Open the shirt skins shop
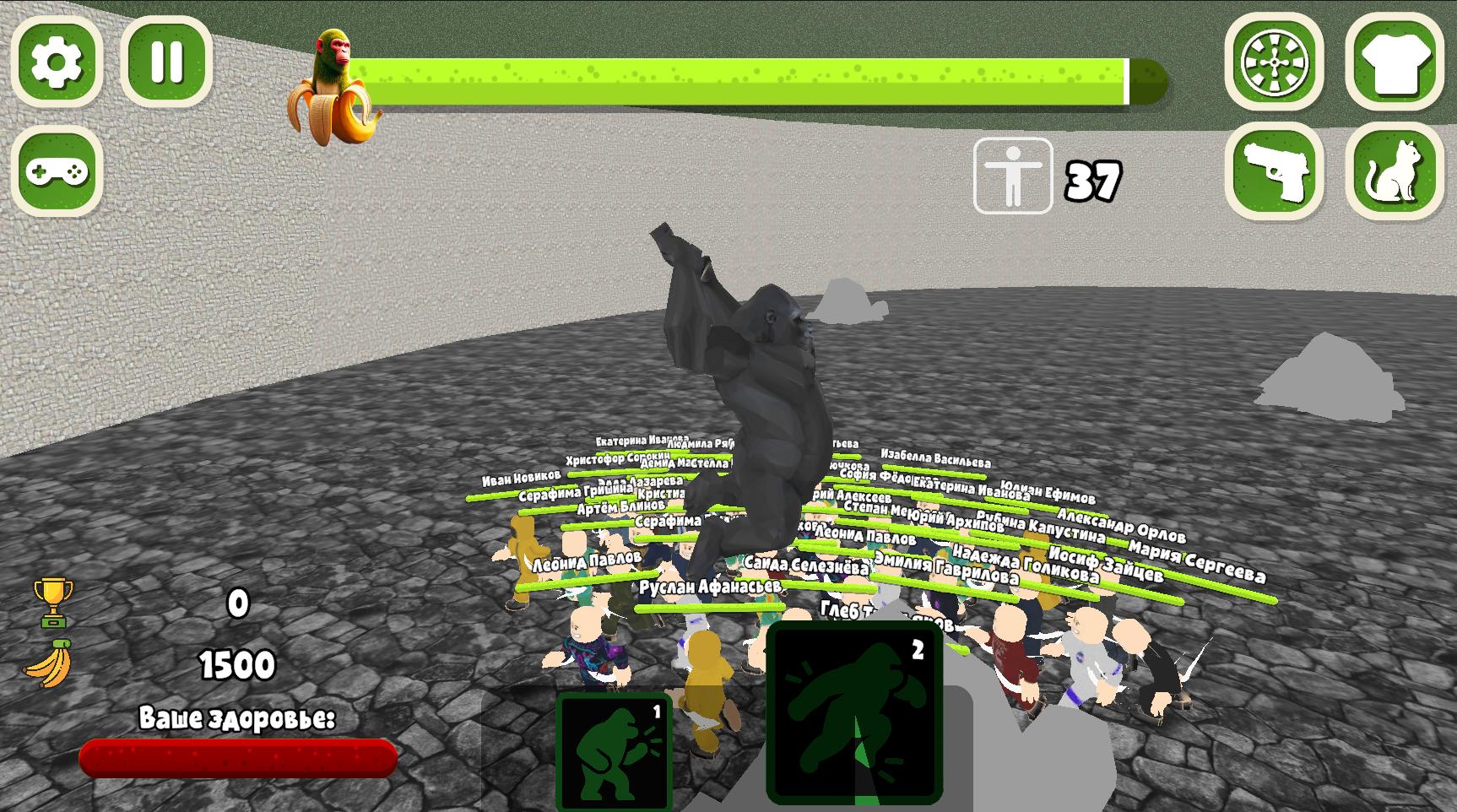Image resolution: width=1457 pixels, height=812 pixels. tap(1395, 62)
